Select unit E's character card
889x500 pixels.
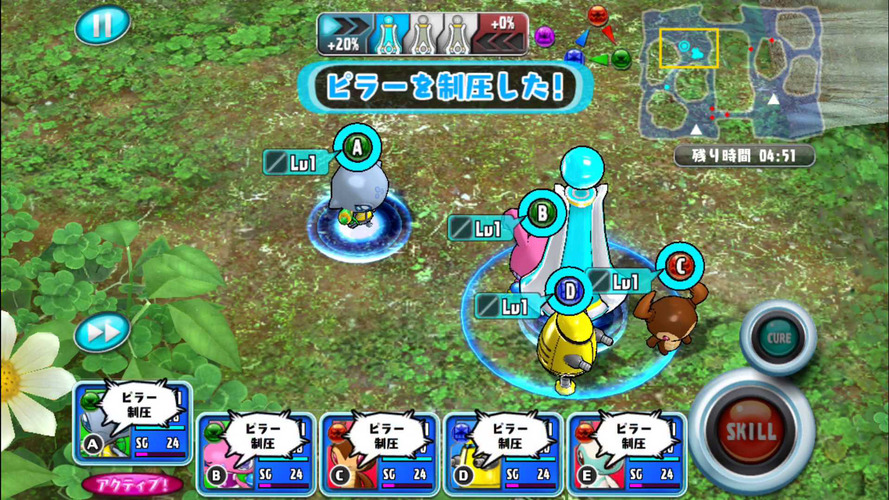(x=628, y=453)
